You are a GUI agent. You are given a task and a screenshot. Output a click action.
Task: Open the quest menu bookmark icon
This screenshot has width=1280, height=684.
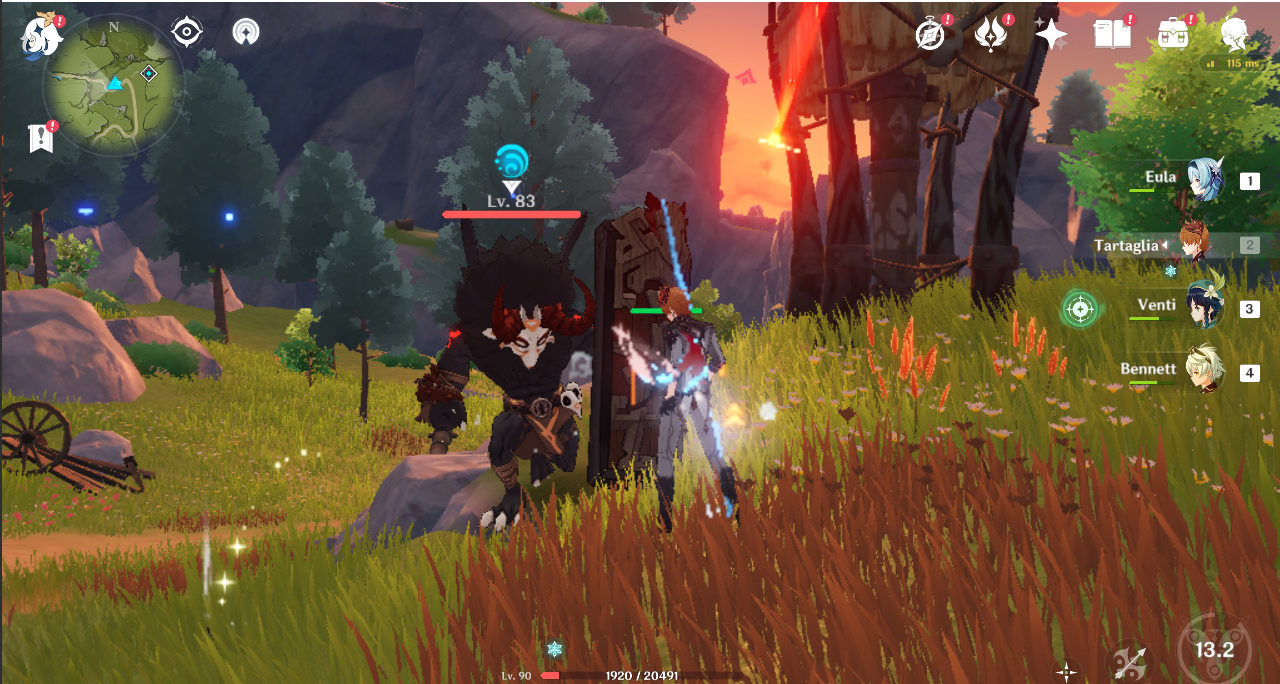(x=41, y=138)
